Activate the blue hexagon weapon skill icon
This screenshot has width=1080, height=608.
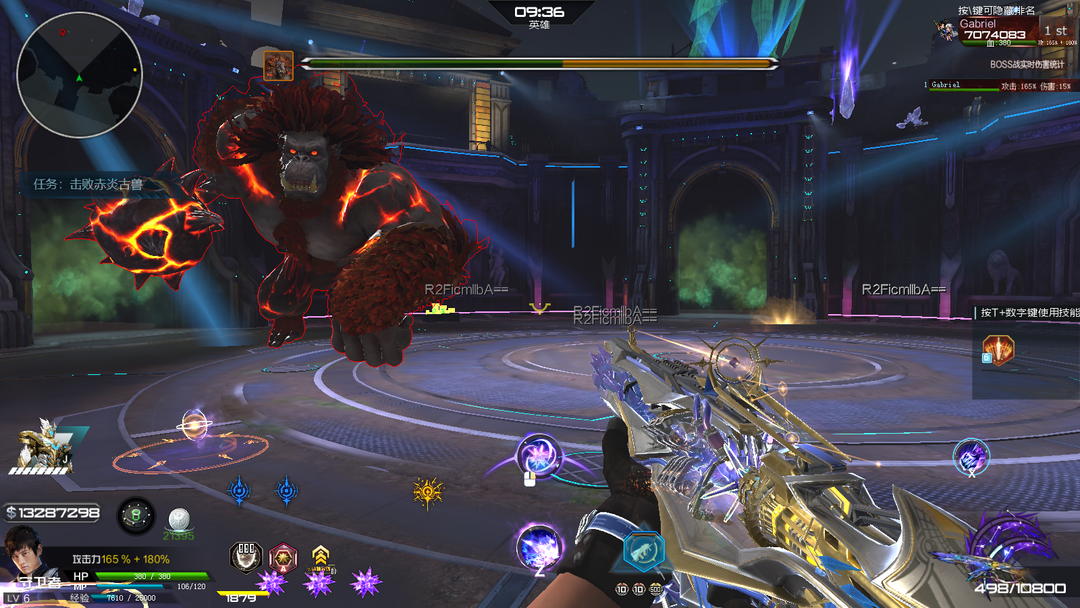click(x=644, y=551)
